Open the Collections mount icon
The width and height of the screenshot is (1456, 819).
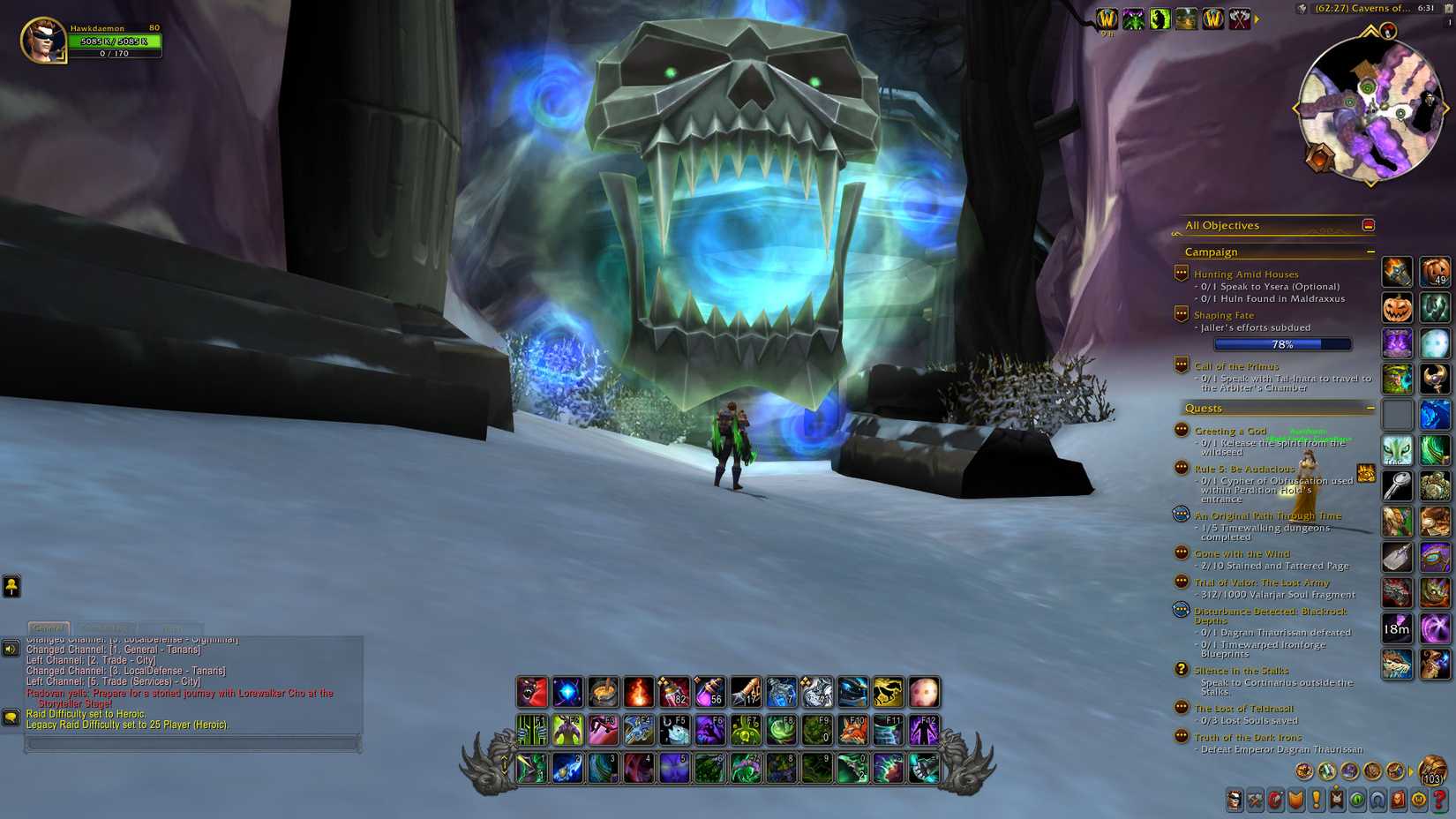[1377, 801]
